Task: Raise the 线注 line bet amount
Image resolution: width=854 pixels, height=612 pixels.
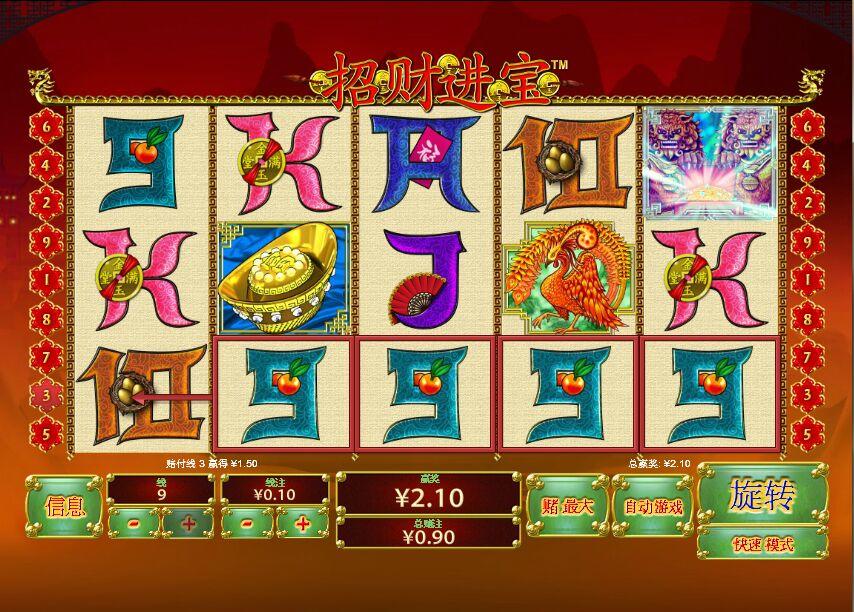Action: (x=301, y=523)
